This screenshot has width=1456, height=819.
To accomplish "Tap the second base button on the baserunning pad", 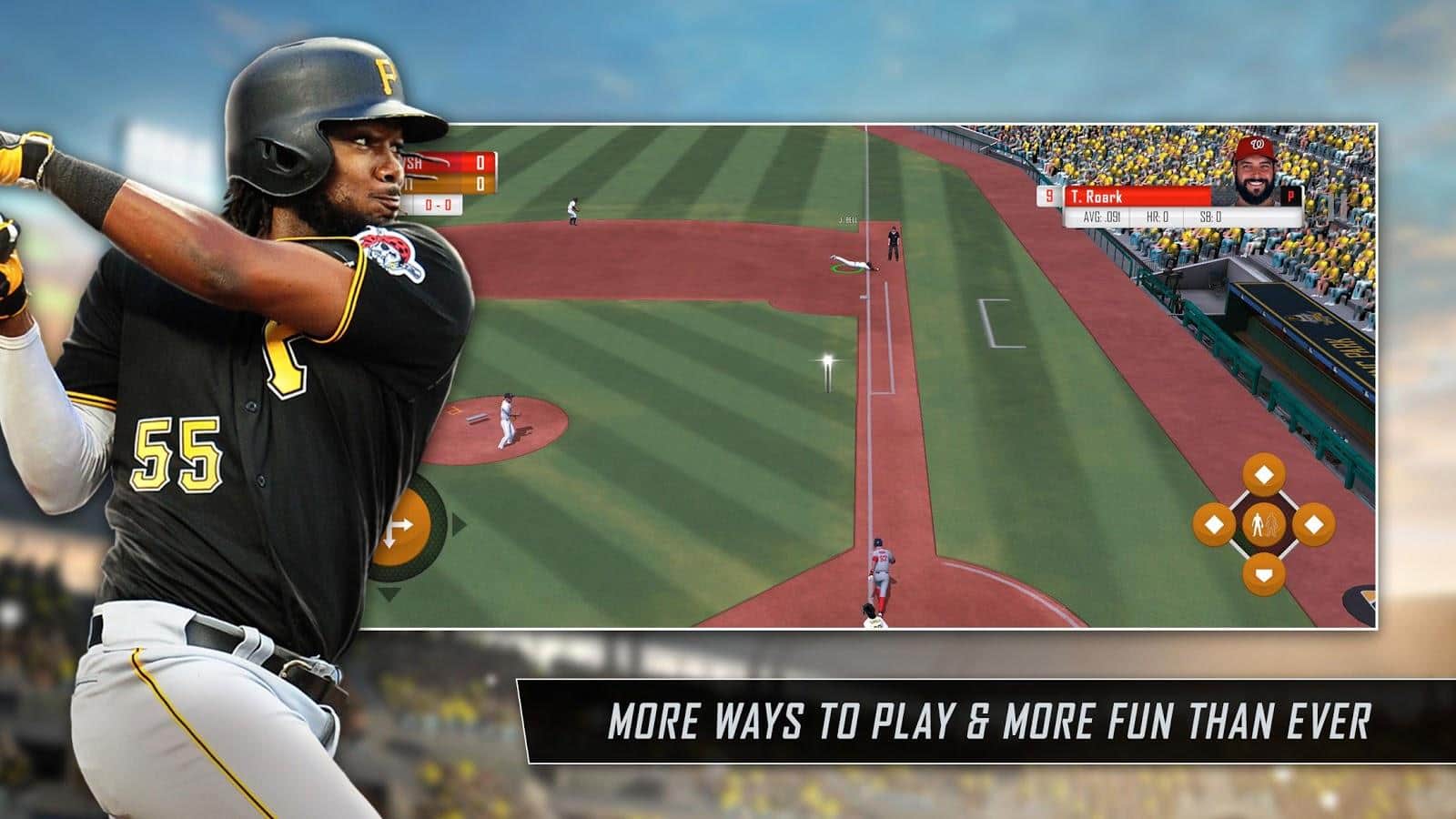I will [1263, 473].
